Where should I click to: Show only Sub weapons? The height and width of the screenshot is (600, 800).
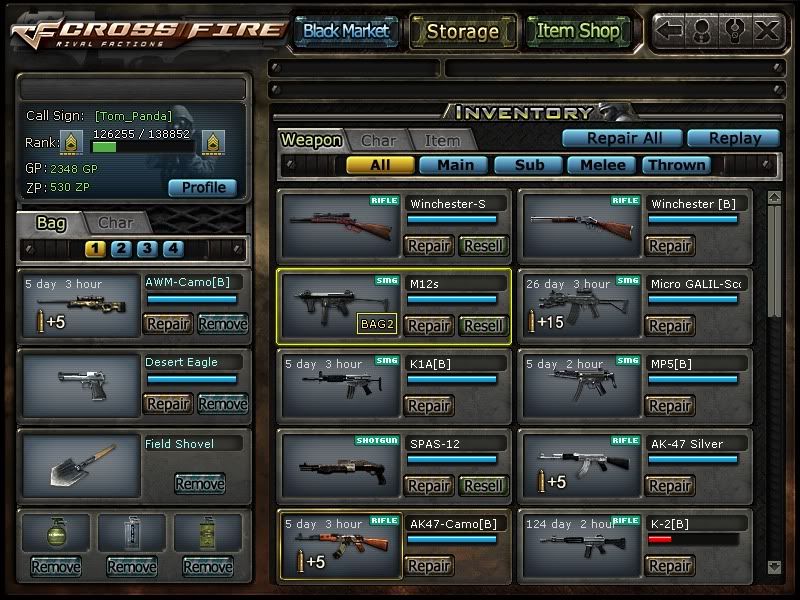[x=528, y=165]
